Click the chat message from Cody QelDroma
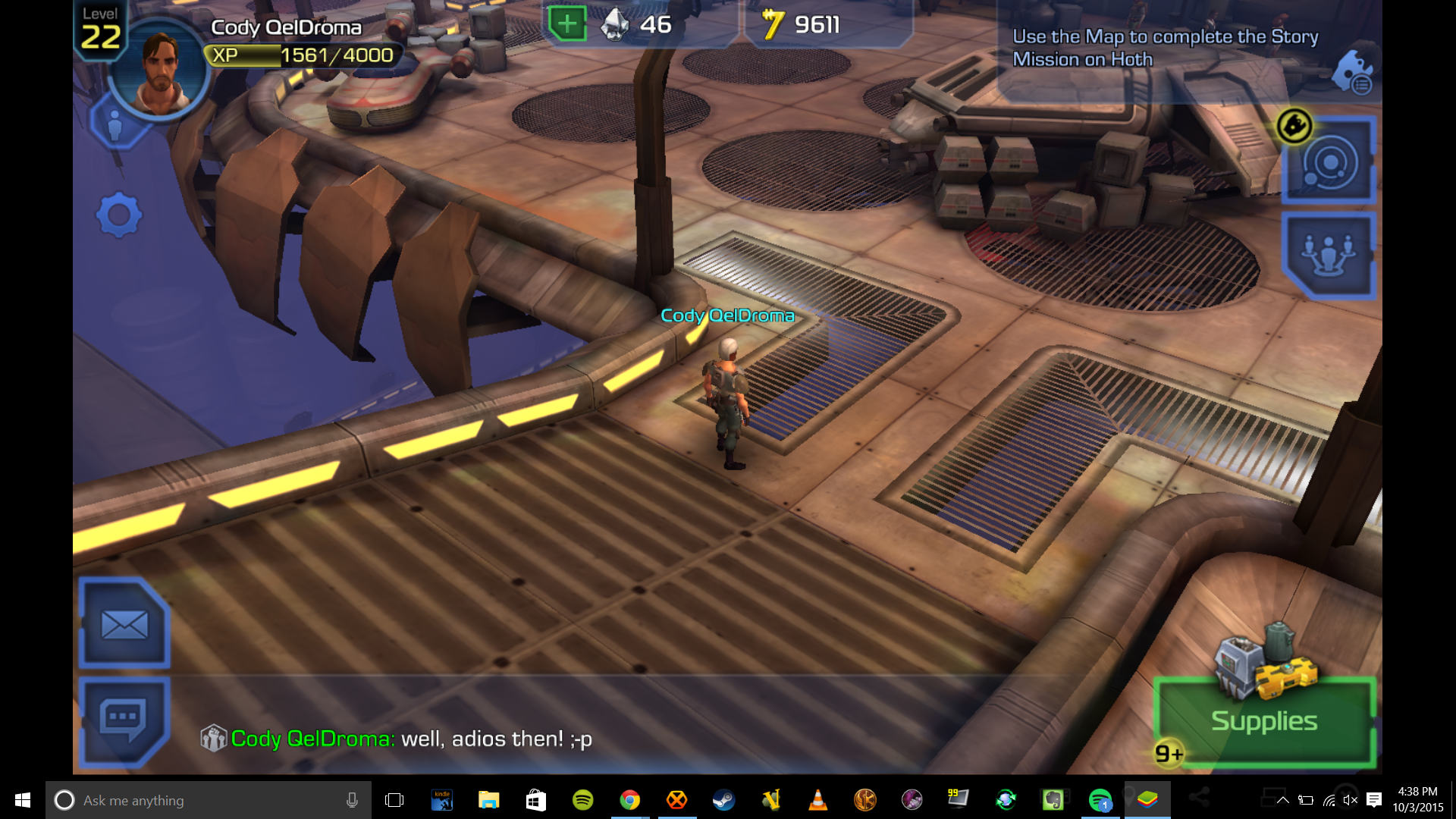 pos(411,739)
